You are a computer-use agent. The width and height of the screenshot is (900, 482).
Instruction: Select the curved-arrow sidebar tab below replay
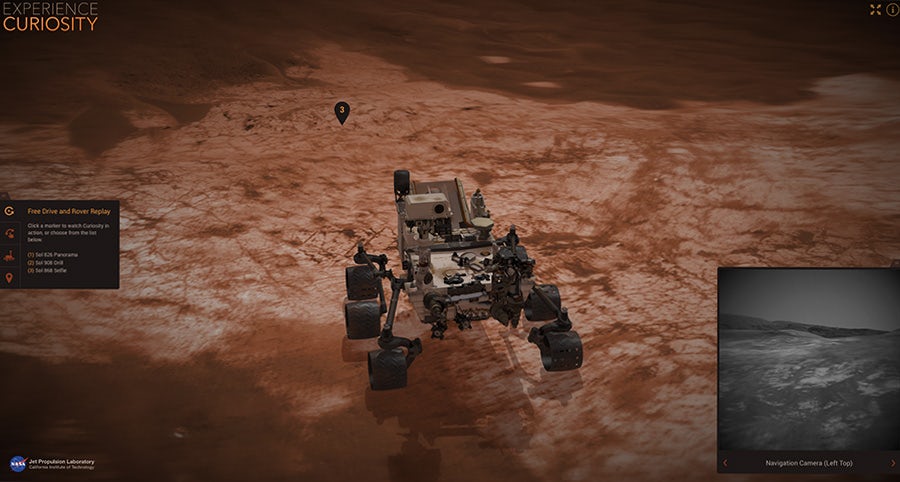[9, 234]
